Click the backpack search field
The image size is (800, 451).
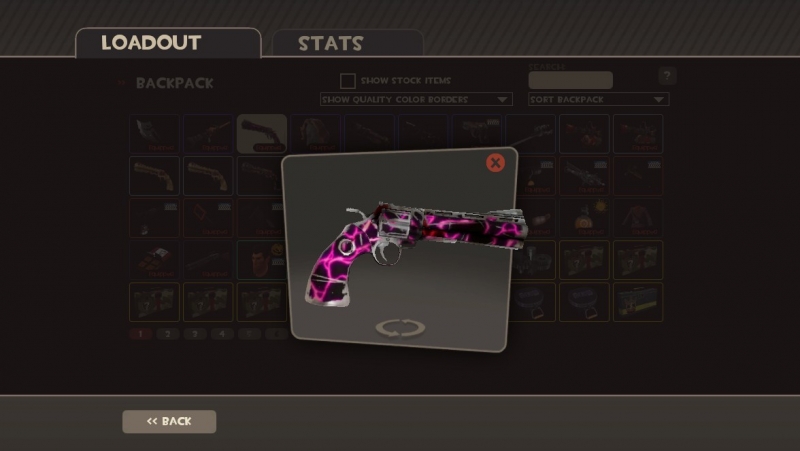click(570, 80)
